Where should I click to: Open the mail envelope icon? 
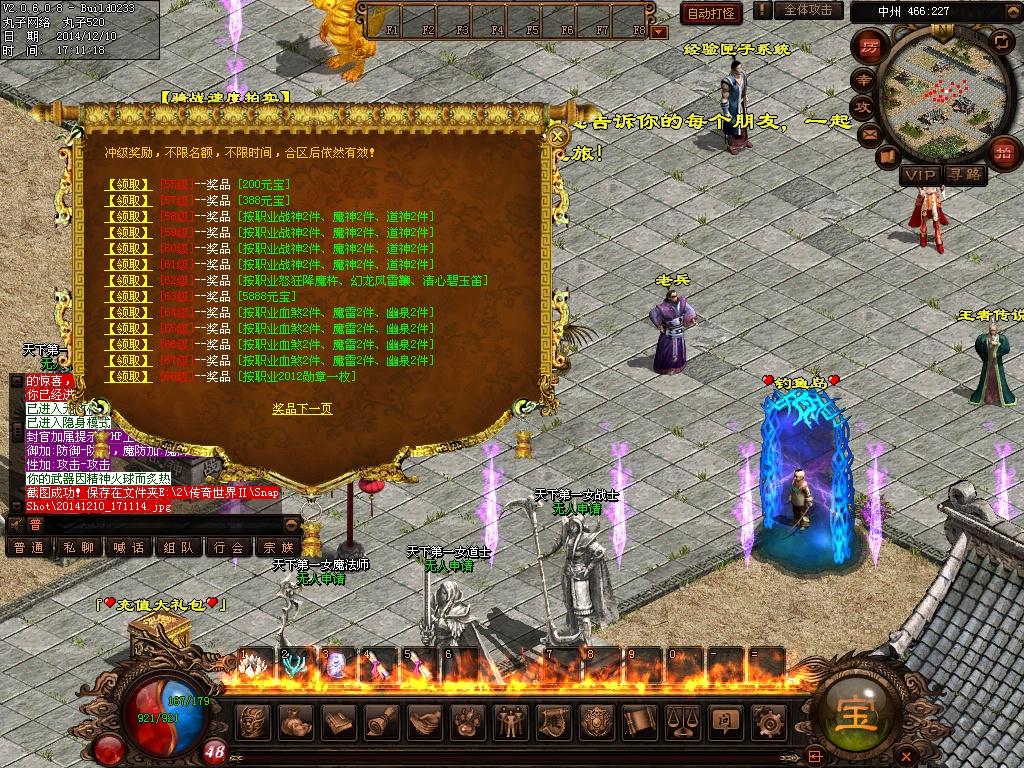(x=868, y=133)
